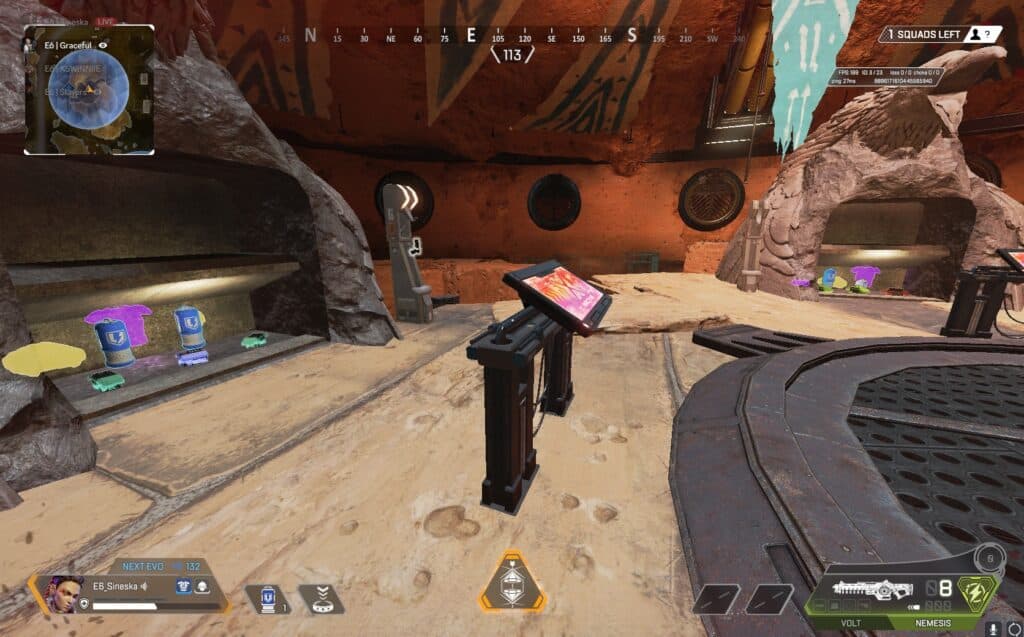Screen dimensions: 1024x637
Task: Select the shield battery item slot
Action: point(267,600)
